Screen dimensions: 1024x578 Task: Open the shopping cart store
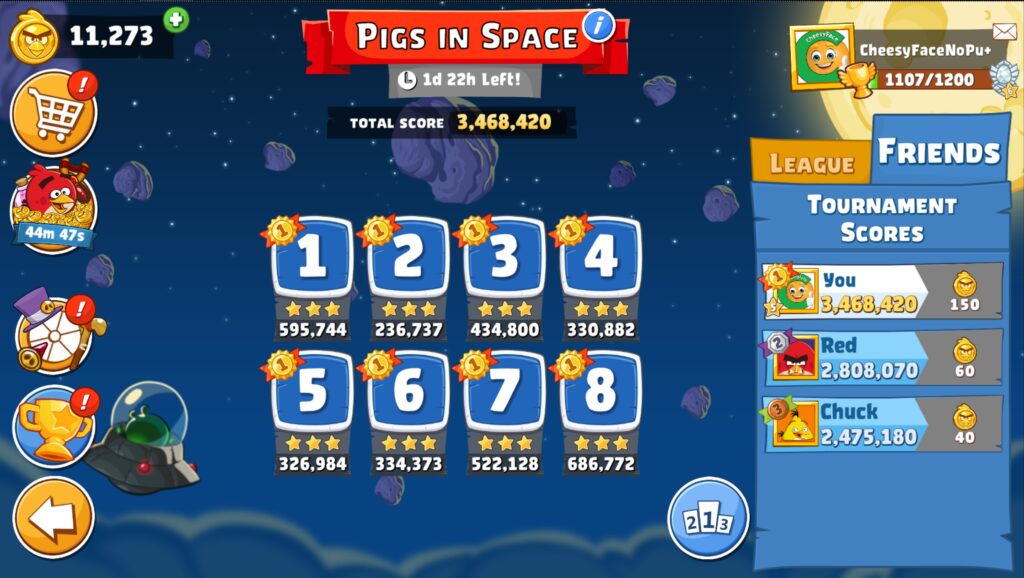pyautogui.click(x=53, y=112)
